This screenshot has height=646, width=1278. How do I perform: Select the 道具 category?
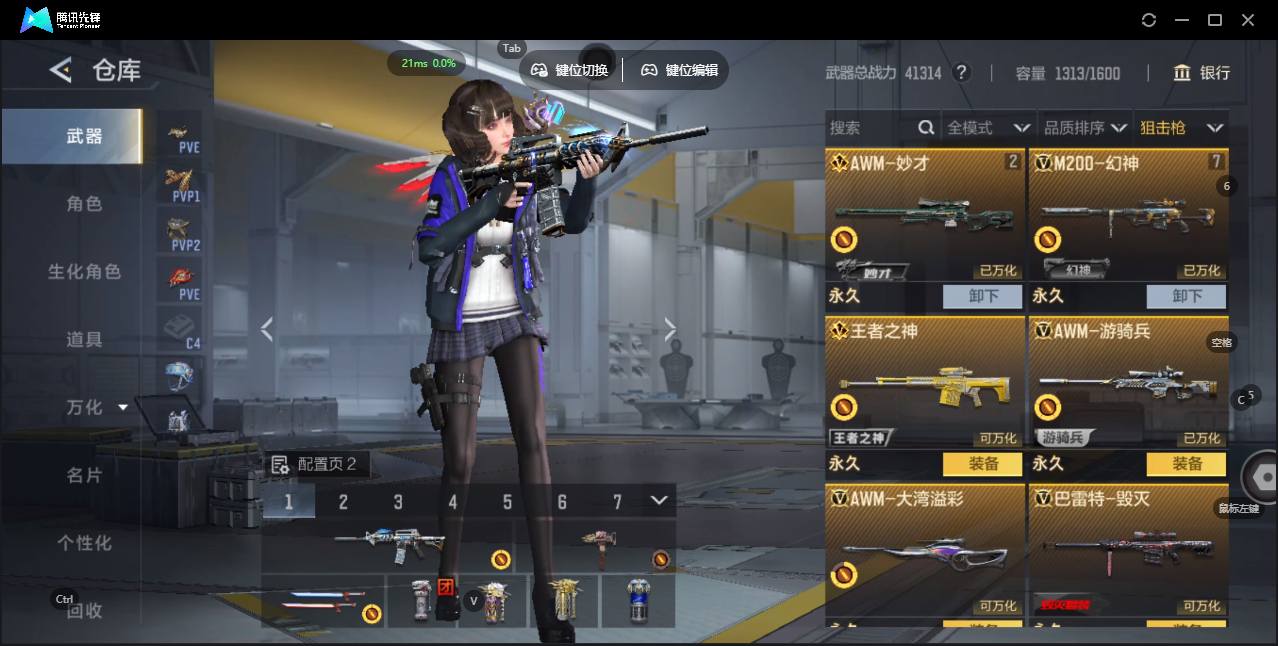[84, 339]
